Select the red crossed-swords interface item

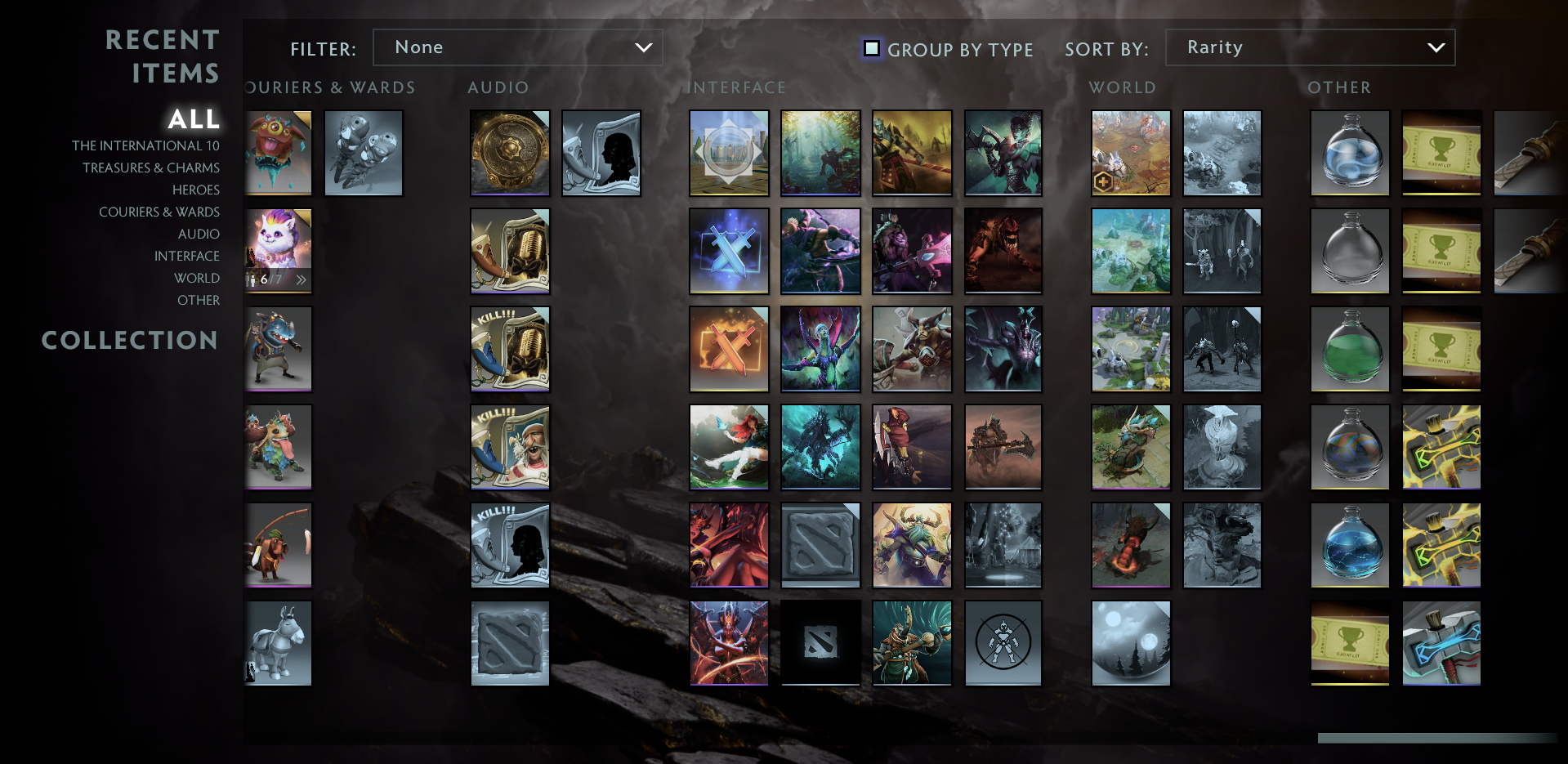pyautogui.click(x=728, y=349)
